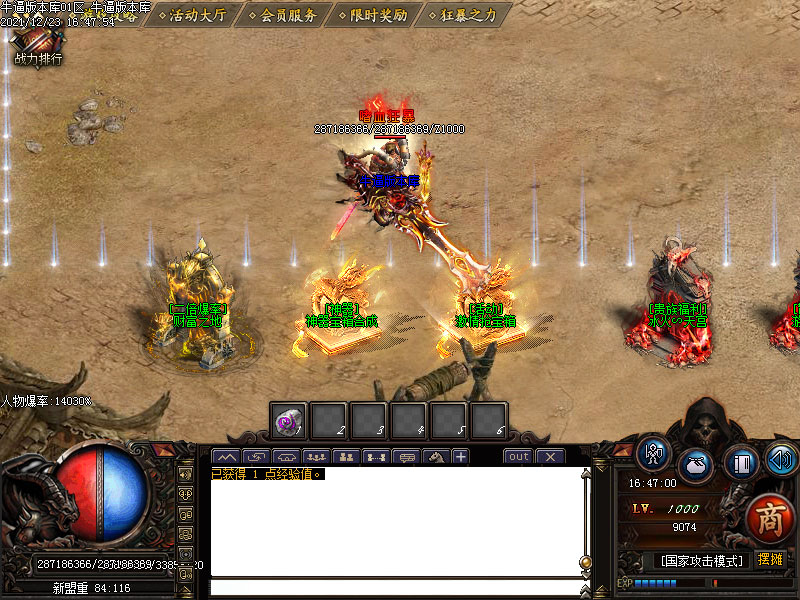Use the purple swirl scroll in slot 1
800x600 pixels.
coord(289,422)
